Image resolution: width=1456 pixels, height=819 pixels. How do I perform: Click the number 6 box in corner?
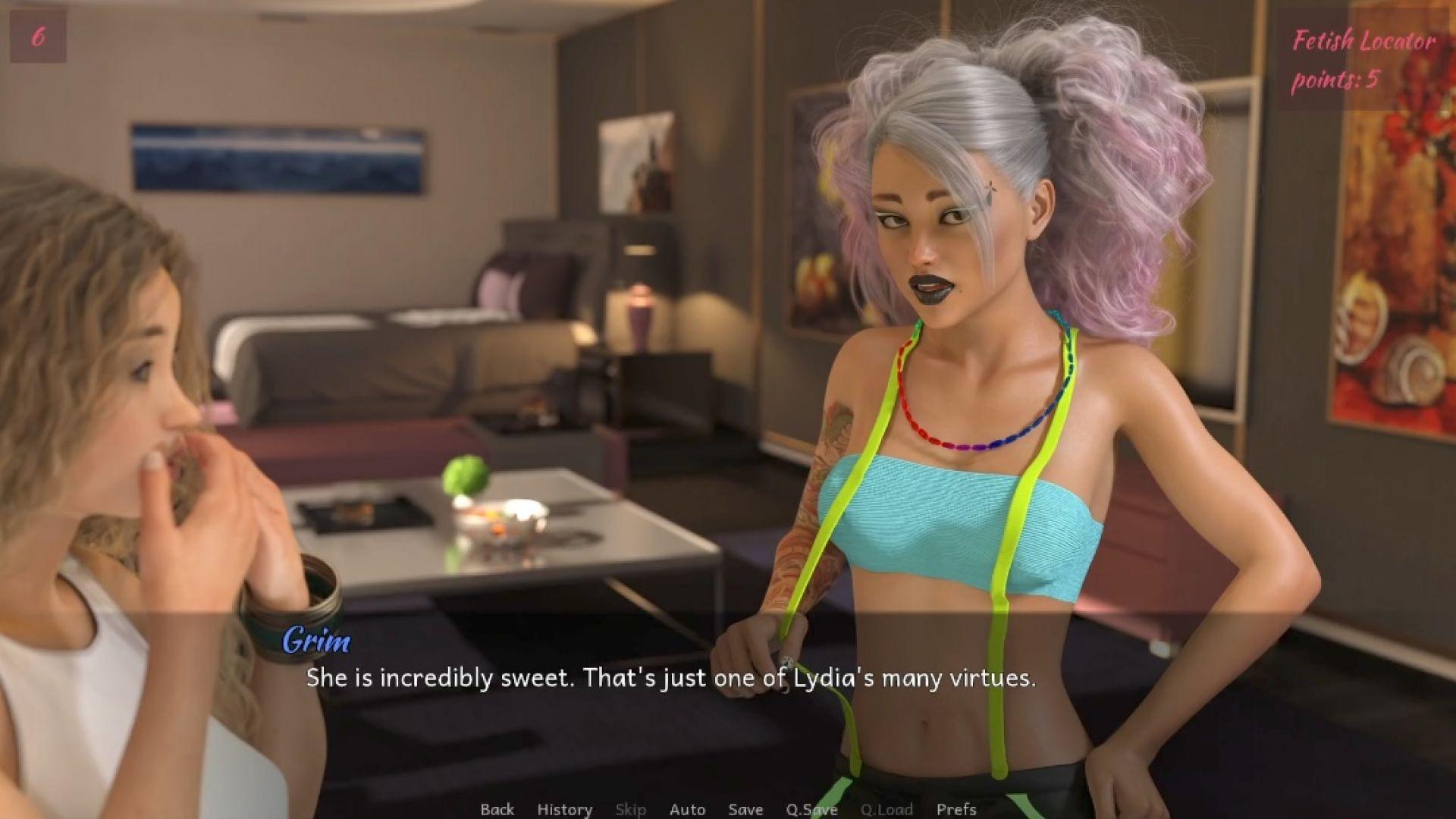[x=38, y=36]
